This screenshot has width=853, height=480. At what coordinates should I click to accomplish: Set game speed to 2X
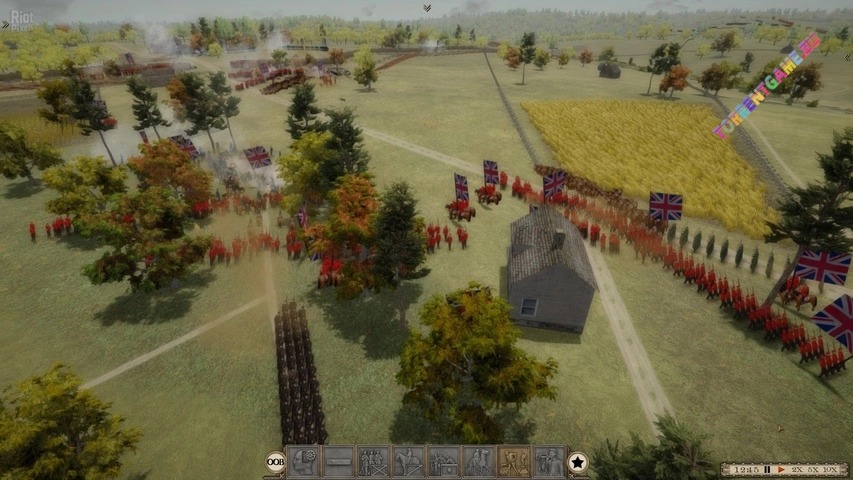[x=797, y=469]
